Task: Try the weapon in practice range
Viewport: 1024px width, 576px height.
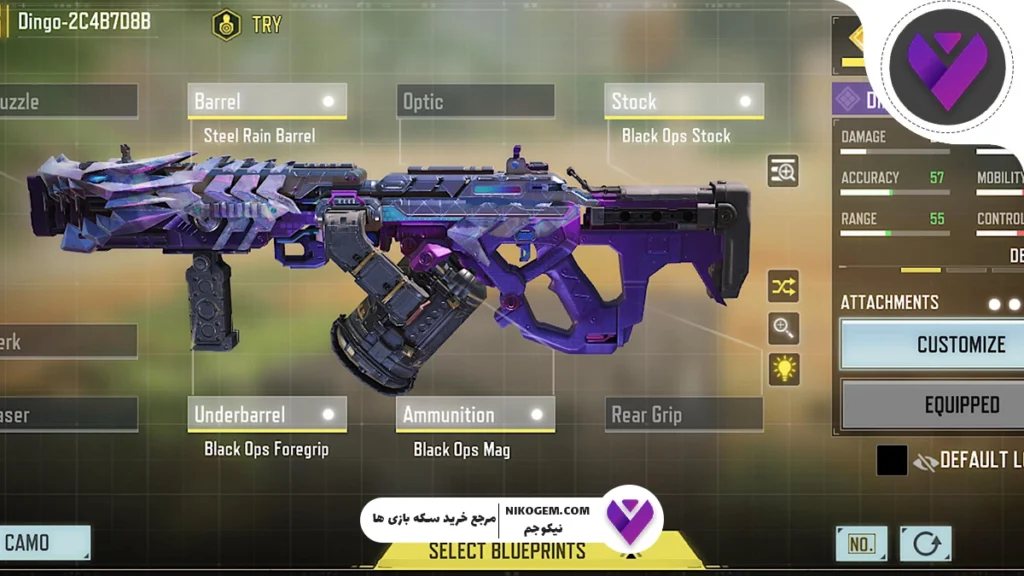Action: point(248,25)
